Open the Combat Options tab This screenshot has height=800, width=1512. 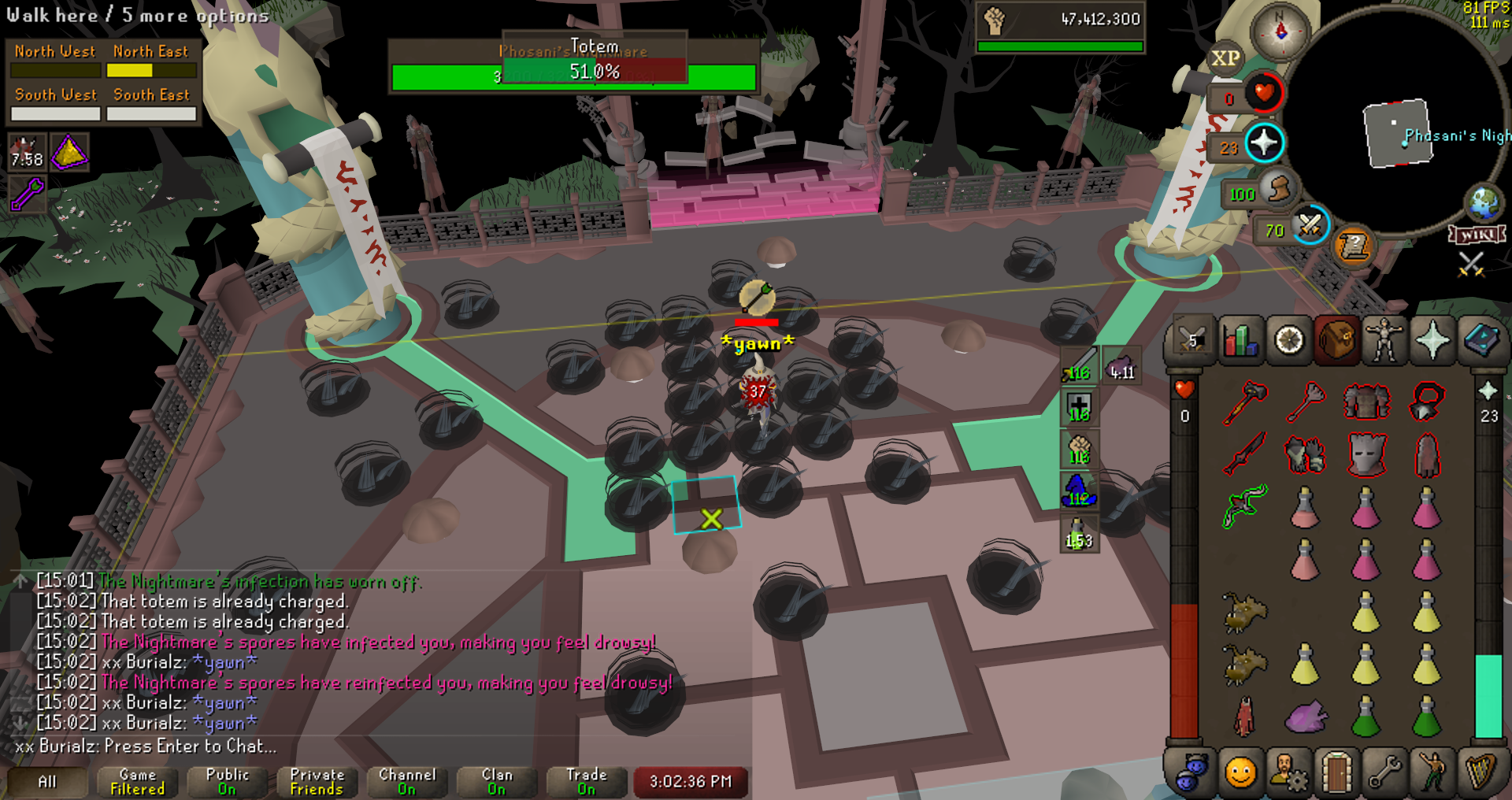point(1191,341)
